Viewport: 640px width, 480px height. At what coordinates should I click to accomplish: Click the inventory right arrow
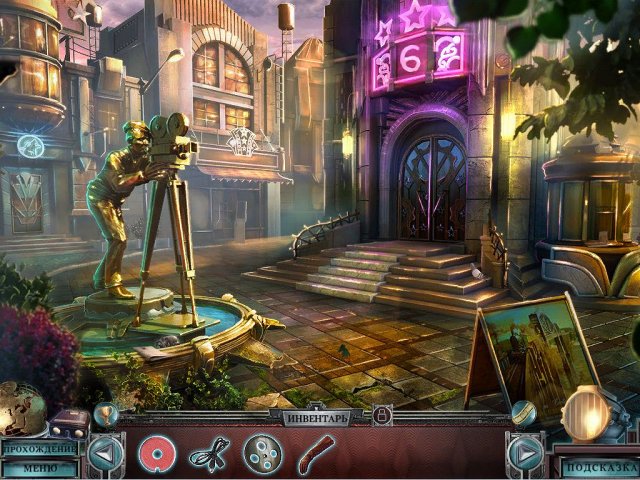click(x=525, y=455)
